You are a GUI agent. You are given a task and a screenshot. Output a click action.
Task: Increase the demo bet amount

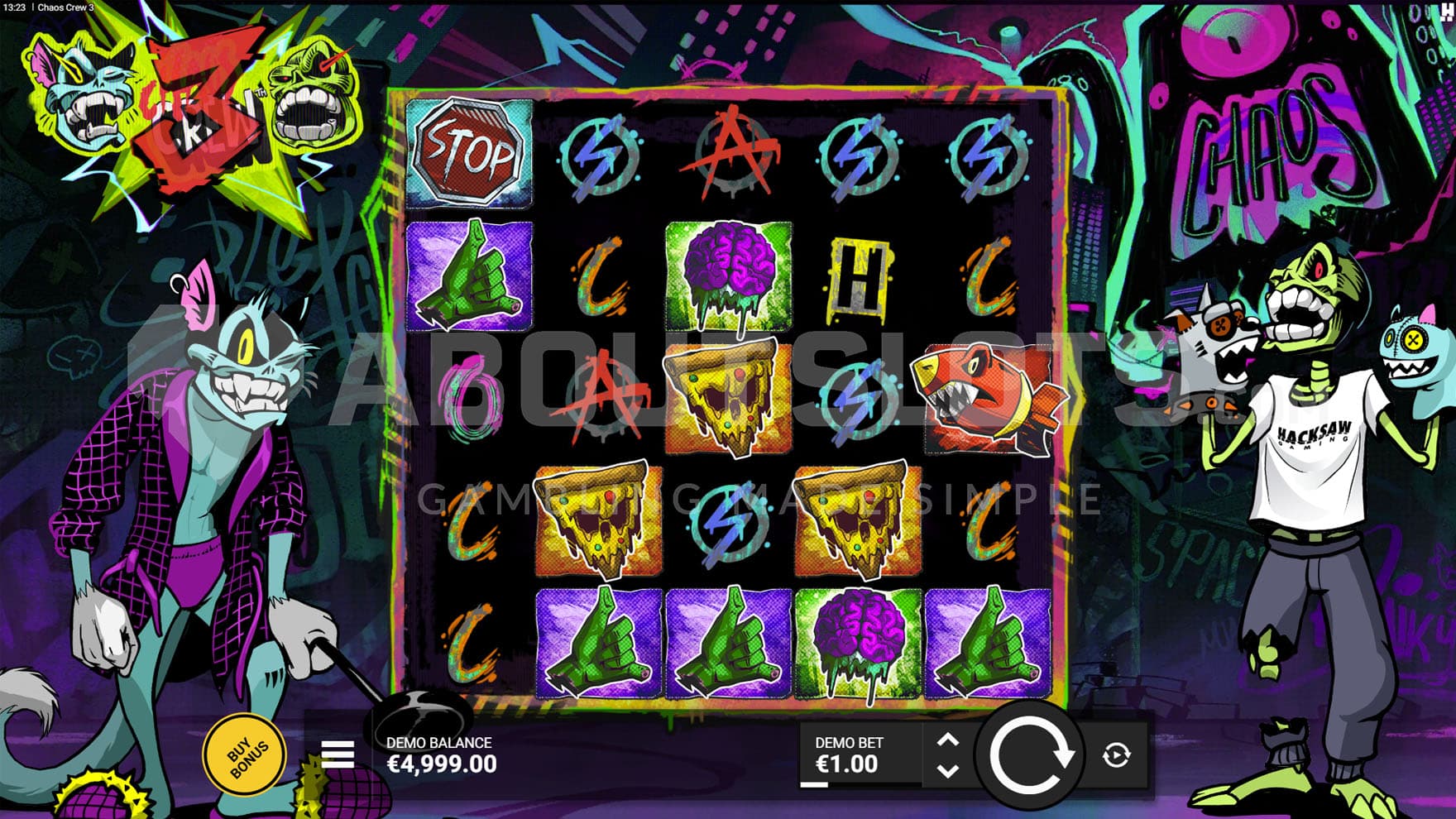point(948,740)
